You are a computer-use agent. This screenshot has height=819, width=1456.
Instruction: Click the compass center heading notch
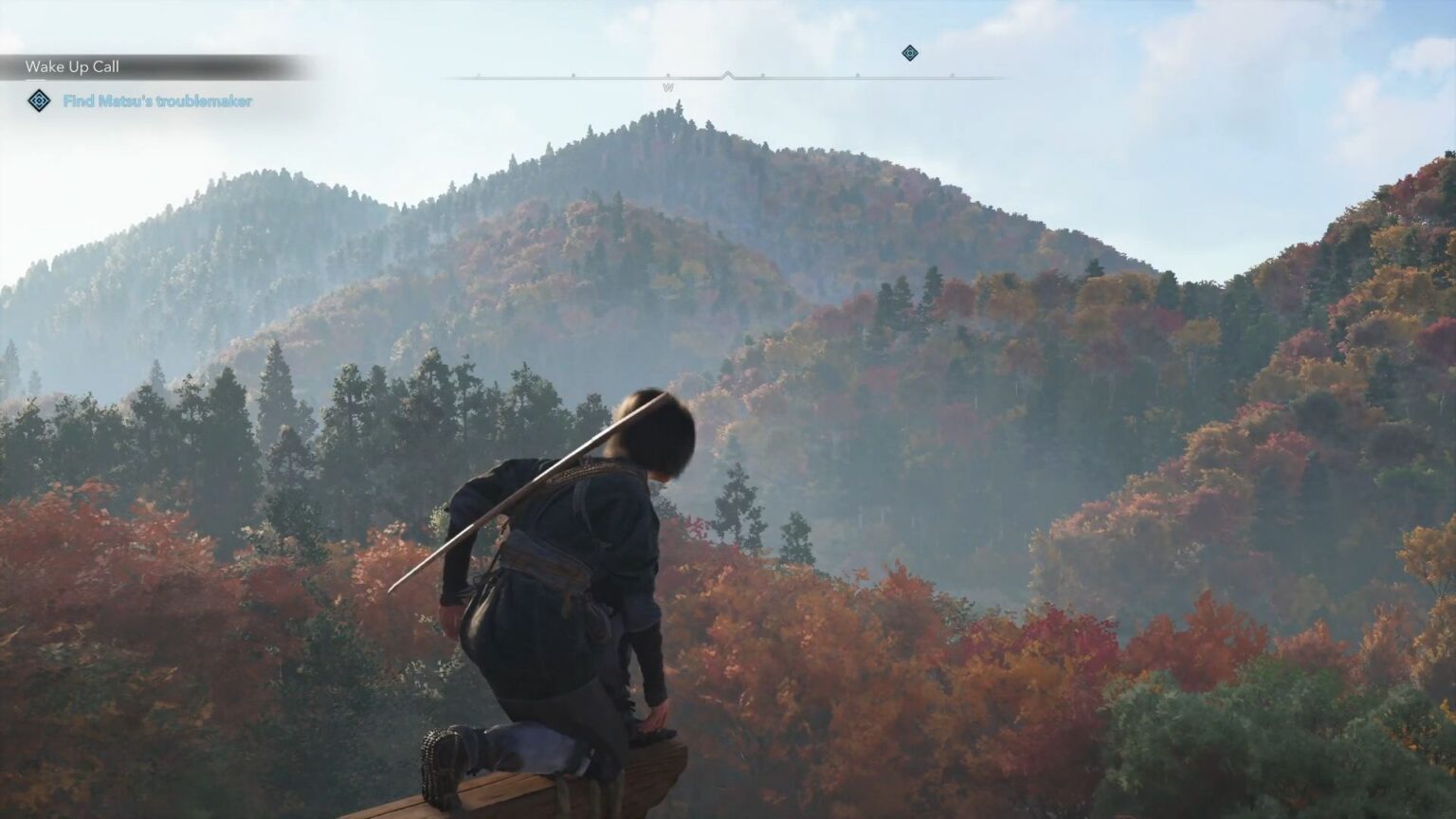pyautogui.click(x=728, y=73)
